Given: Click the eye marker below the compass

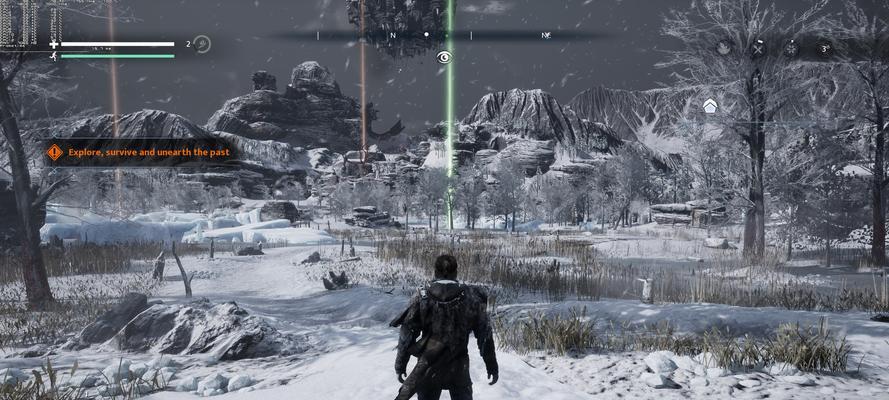Looking at the screenshot, I should [444, 58].
